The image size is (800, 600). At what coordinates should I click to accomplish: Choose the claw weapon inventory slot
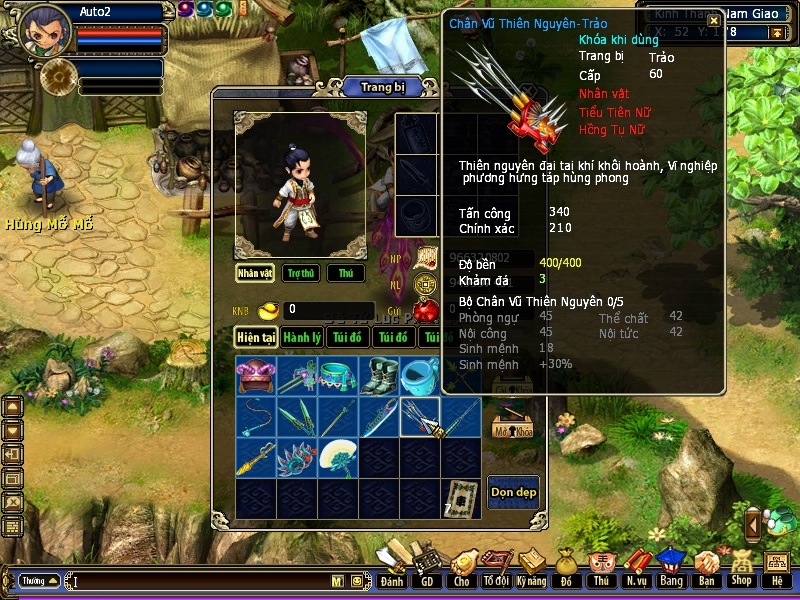[420, 417]
